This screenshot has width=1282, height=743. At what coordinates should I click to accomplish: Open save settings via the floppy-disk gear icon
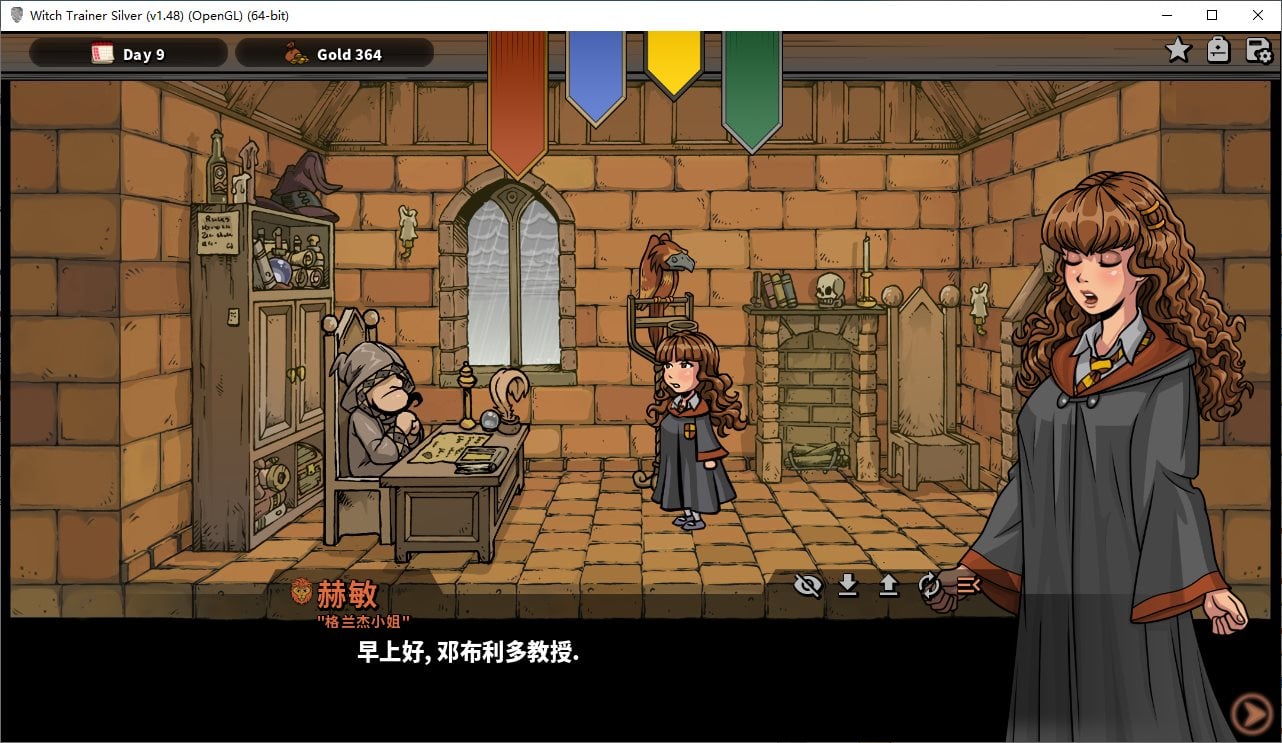pyautogui.click(x=1257, y=49)
